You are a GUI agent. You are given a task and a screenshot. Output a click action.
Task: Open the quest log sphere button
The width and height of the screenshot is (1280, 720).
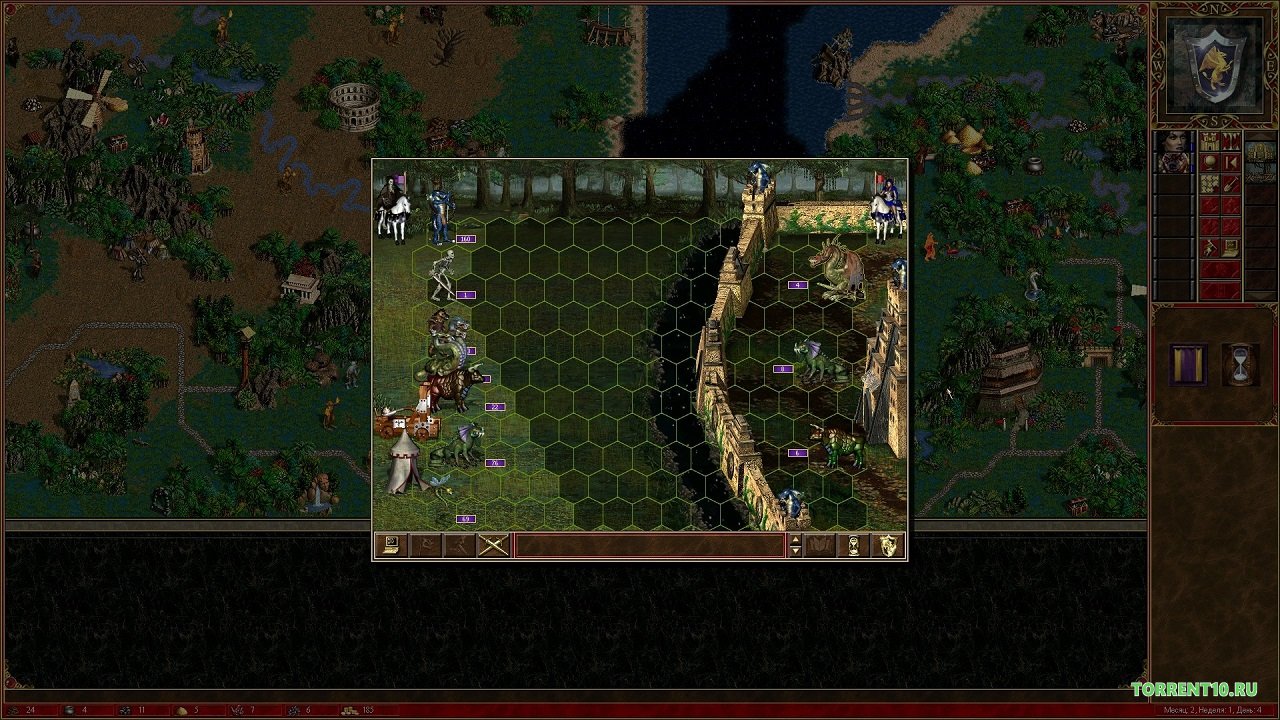click(x=1210, y=162)
